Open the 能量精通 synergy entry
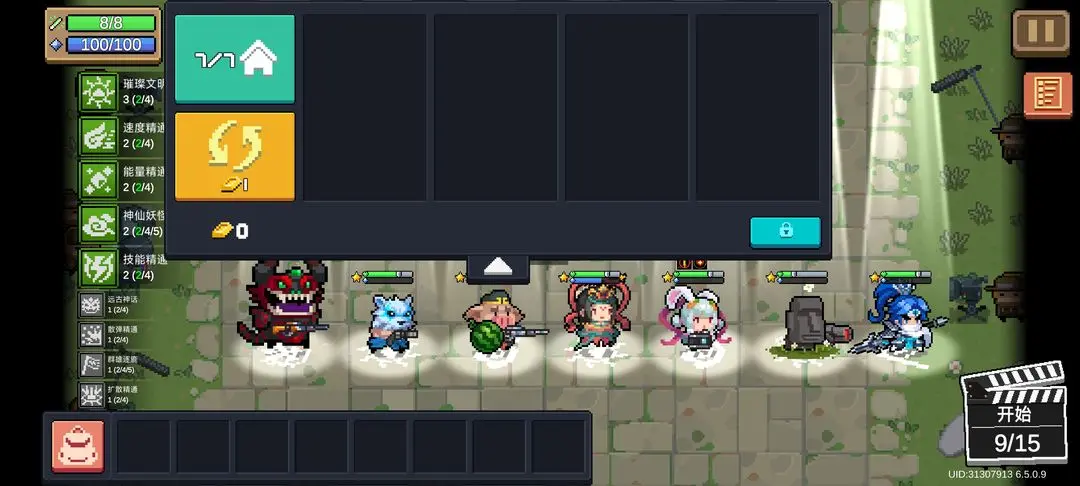This screenshot has width=1080, height=486. tap(99, 180)
